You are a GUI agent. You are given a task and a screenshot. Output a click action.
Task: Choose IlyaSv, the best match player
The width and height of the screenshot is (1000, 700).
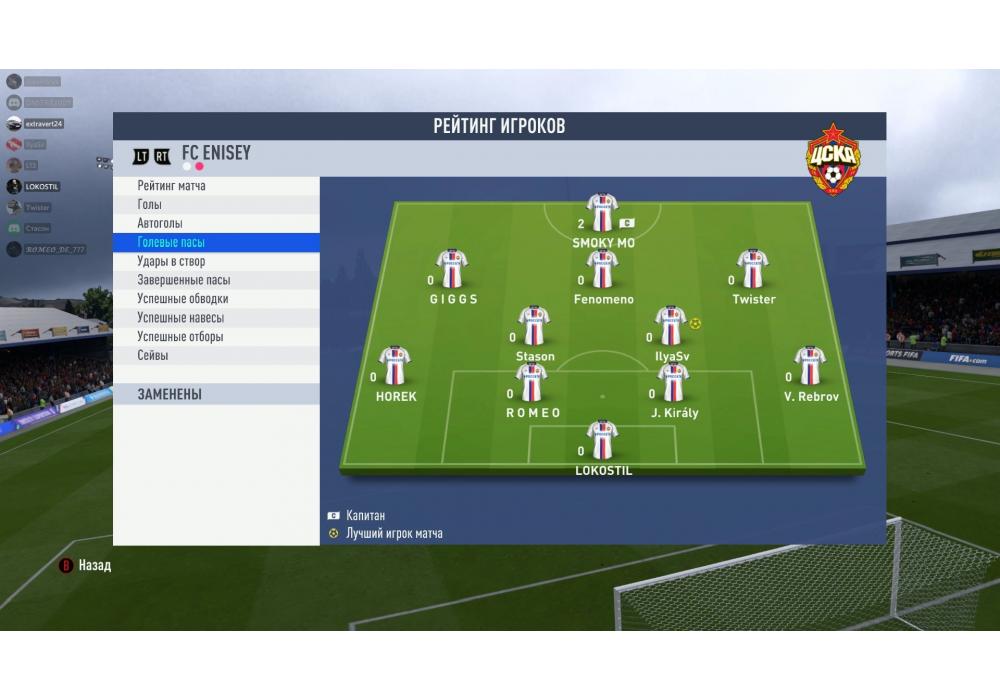click(x=670, y=327)
